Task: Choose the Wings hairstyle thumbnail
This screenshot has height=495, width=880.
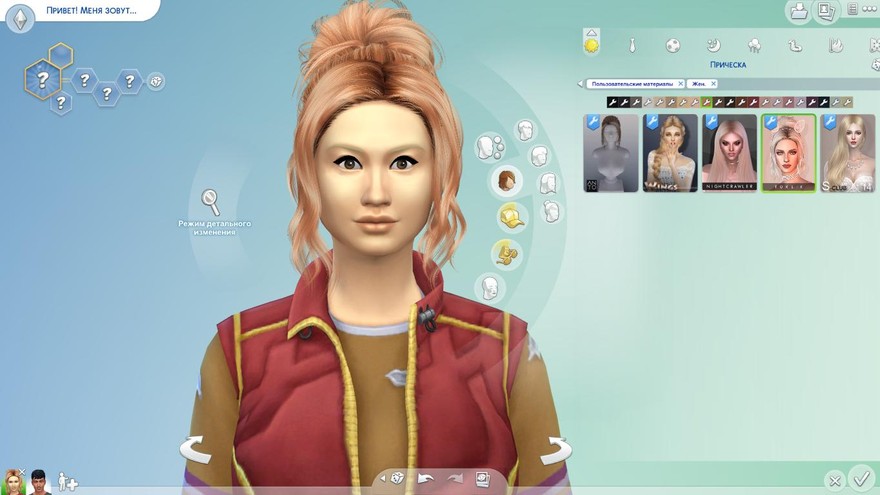Action: (x=670, y=153)
